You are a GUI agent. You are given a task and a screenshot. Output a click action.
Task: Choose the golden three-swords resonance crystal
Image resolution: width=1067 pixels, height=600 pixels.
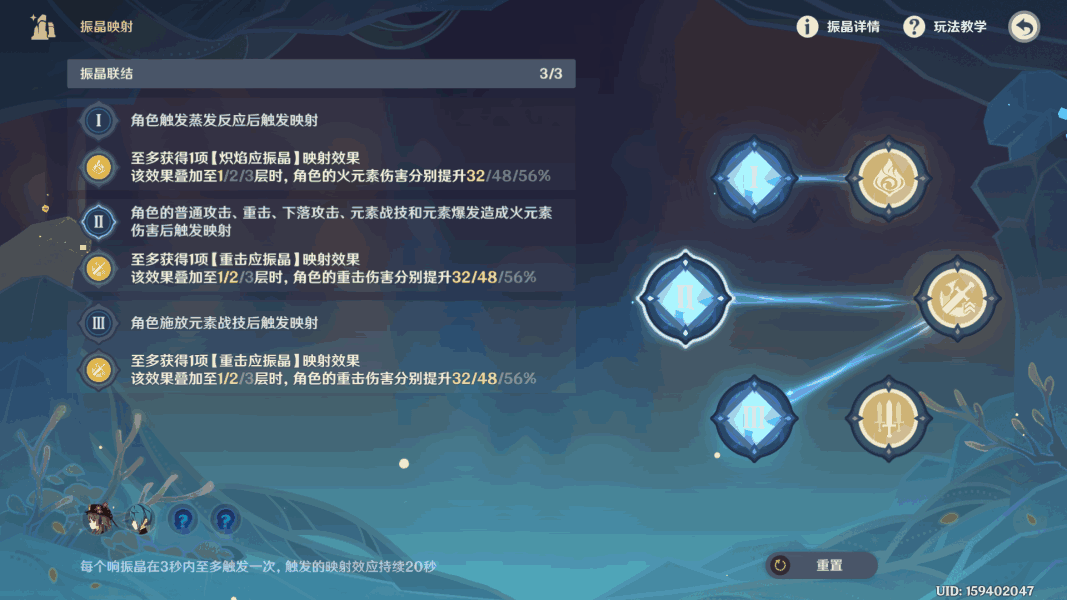pos(887,418)
